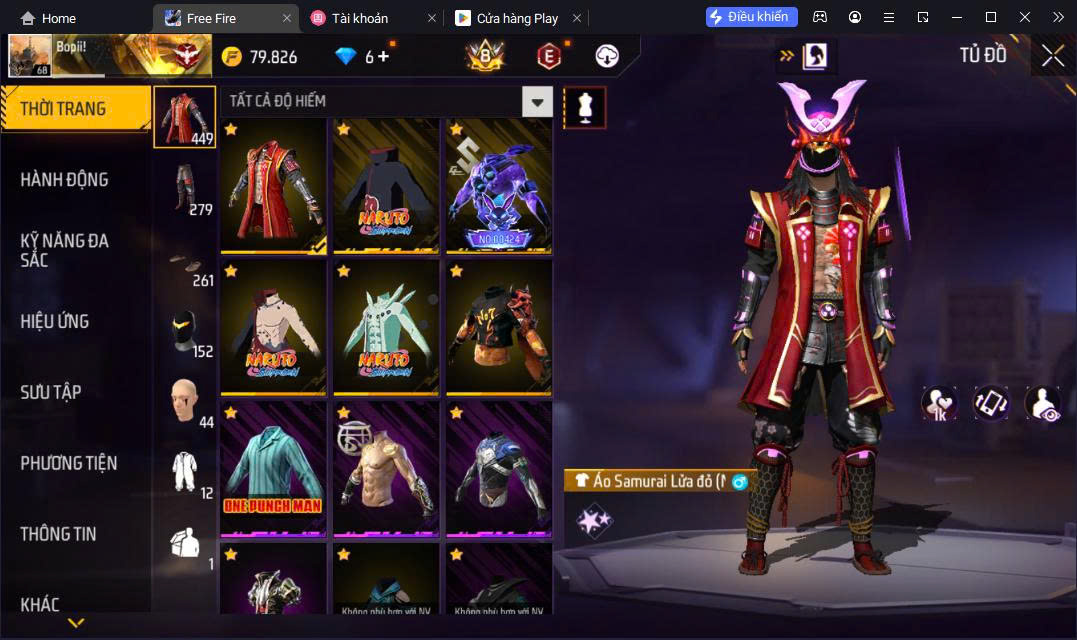Click the mannequin outfit preview button
1077x640 pixels.
[x=585, y=107]
